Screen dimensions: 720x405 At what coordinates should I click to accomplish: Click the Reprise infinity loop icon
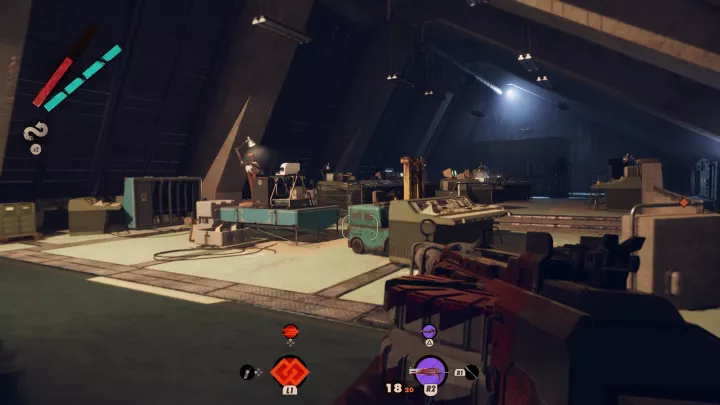tap(35, 131)
